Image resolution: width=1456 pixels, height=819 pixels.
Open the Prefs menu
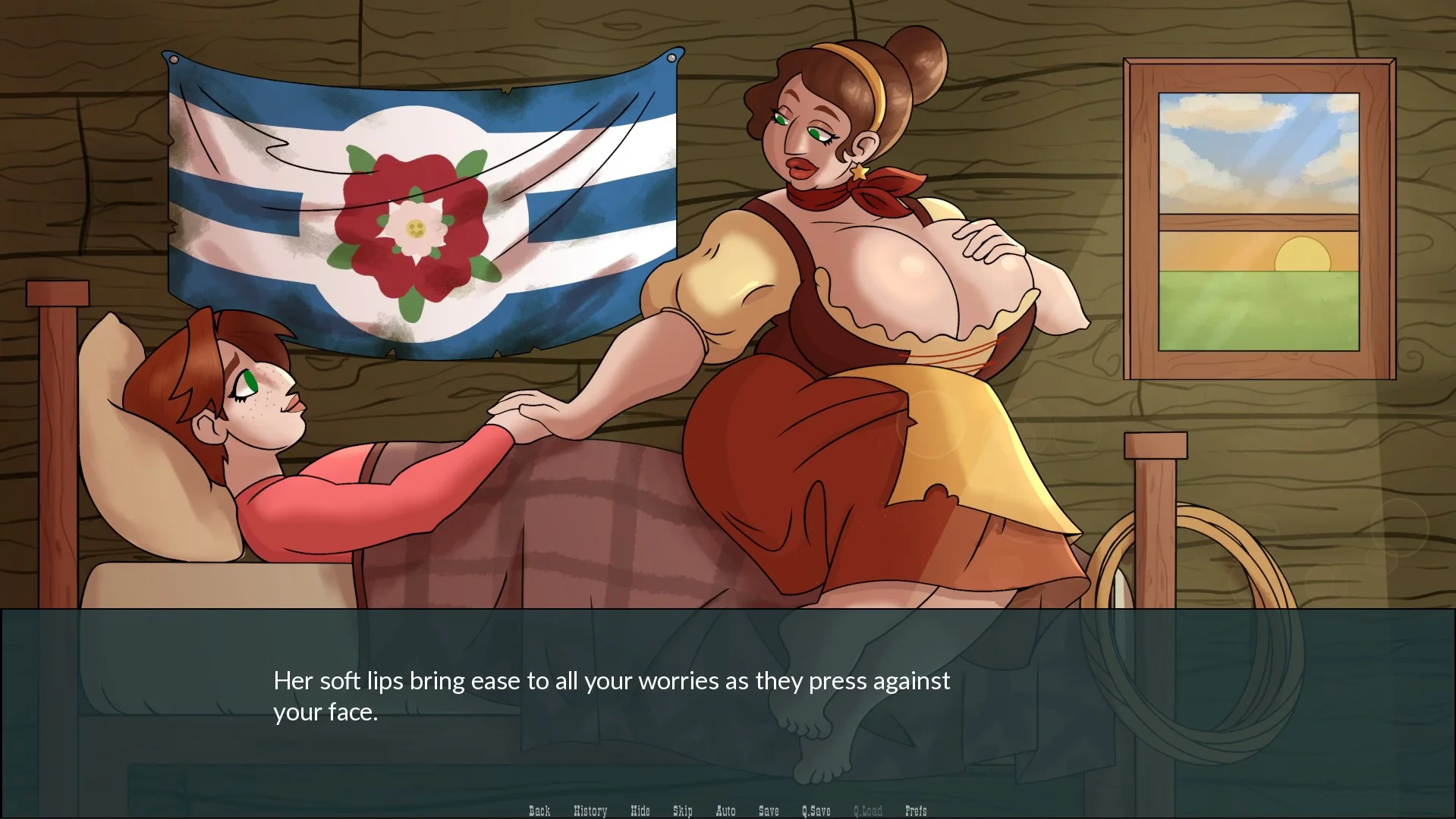(x=916, y=811)
